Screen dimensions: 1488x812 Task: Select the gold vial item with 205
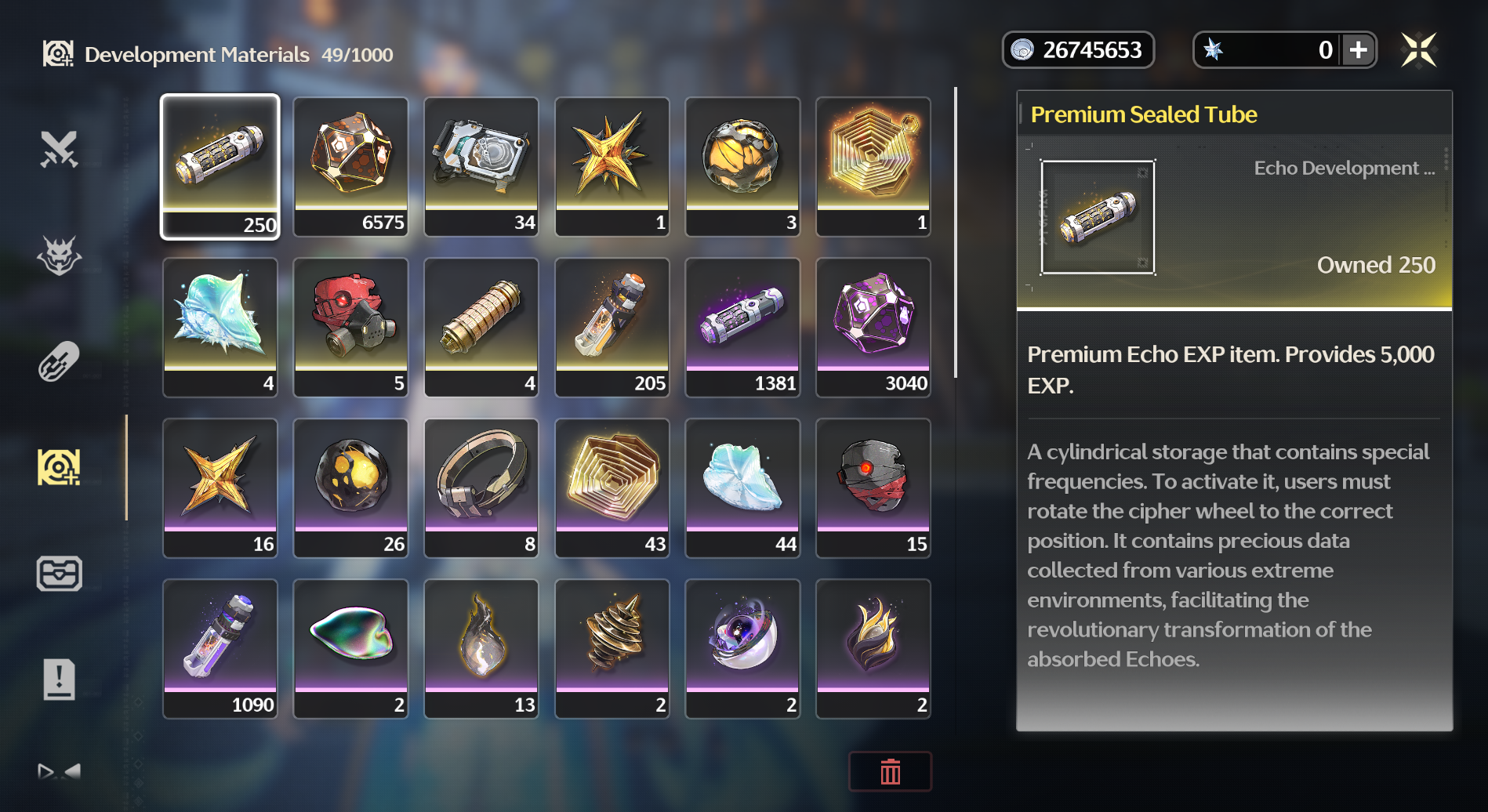tap(612, 327)
